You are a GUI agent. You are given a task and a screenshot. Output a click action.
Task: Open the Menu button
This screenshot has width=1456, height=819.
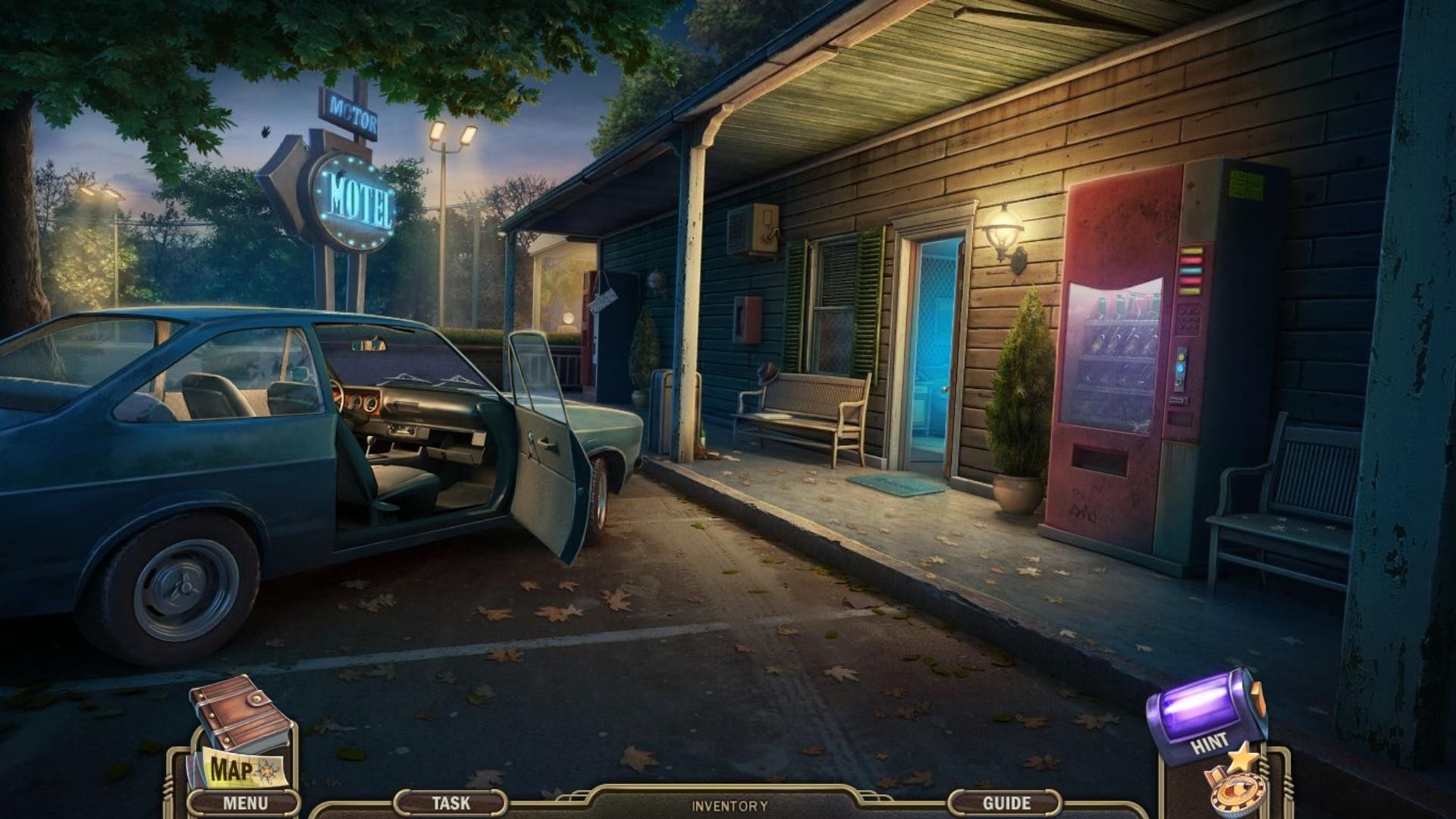coord(244,803)
